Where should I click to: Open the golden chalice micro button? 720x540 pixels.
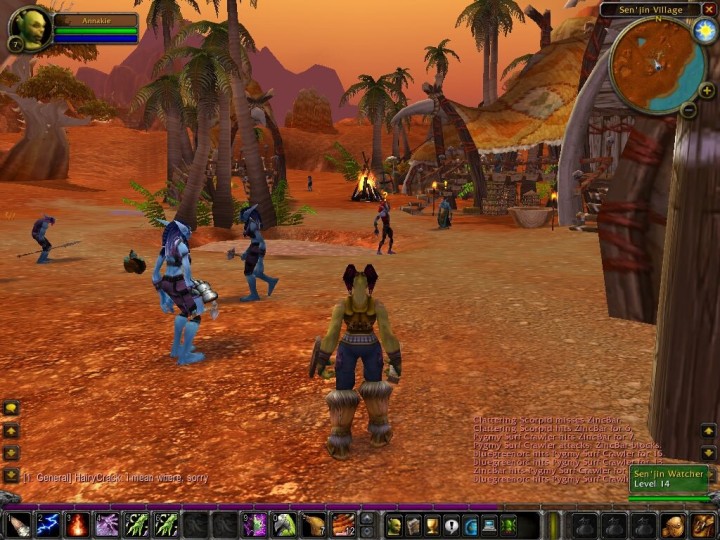(x=432, y=524)
